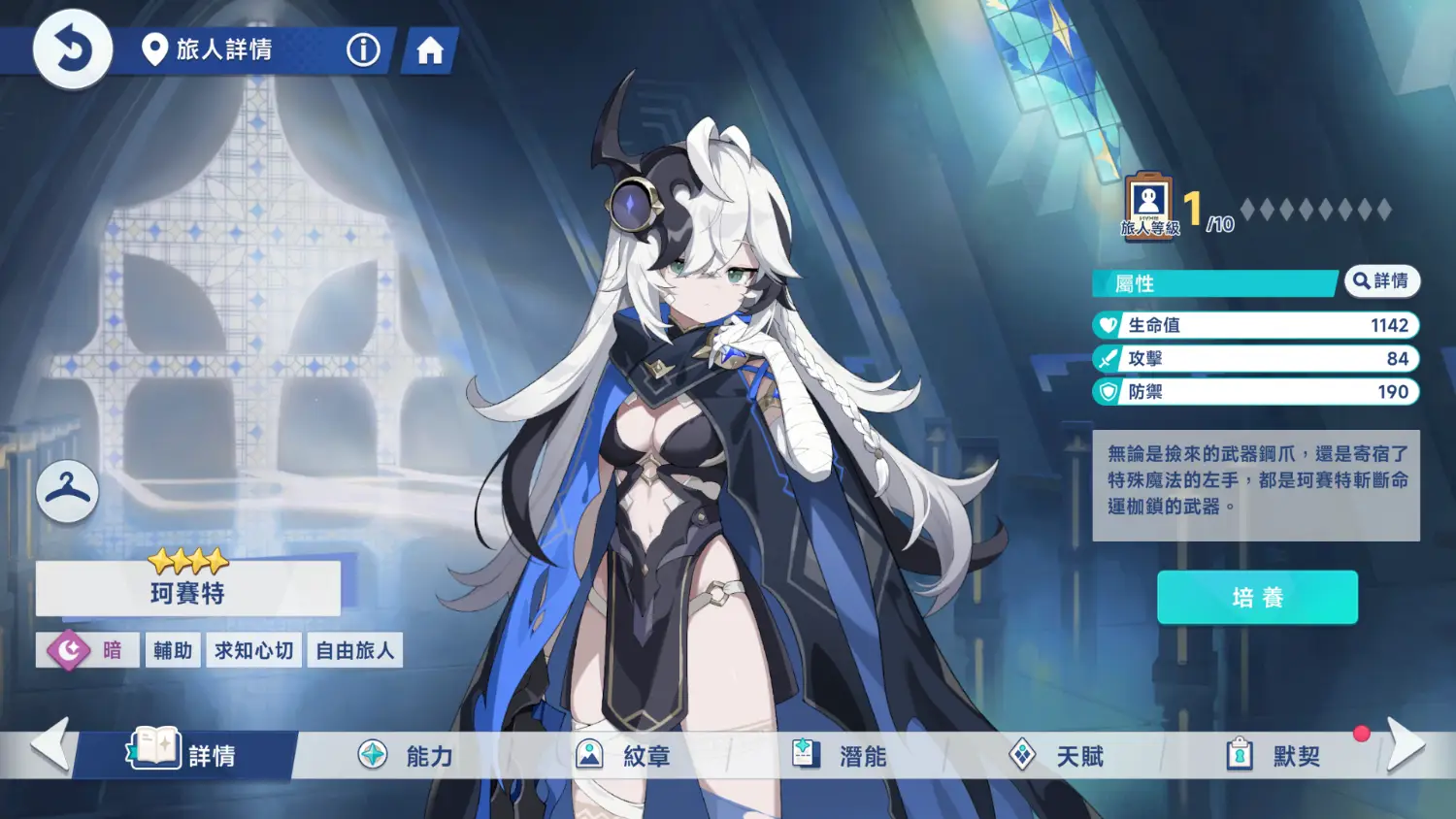Click the back arrow button
The image size is (1456, 819).
73,49
